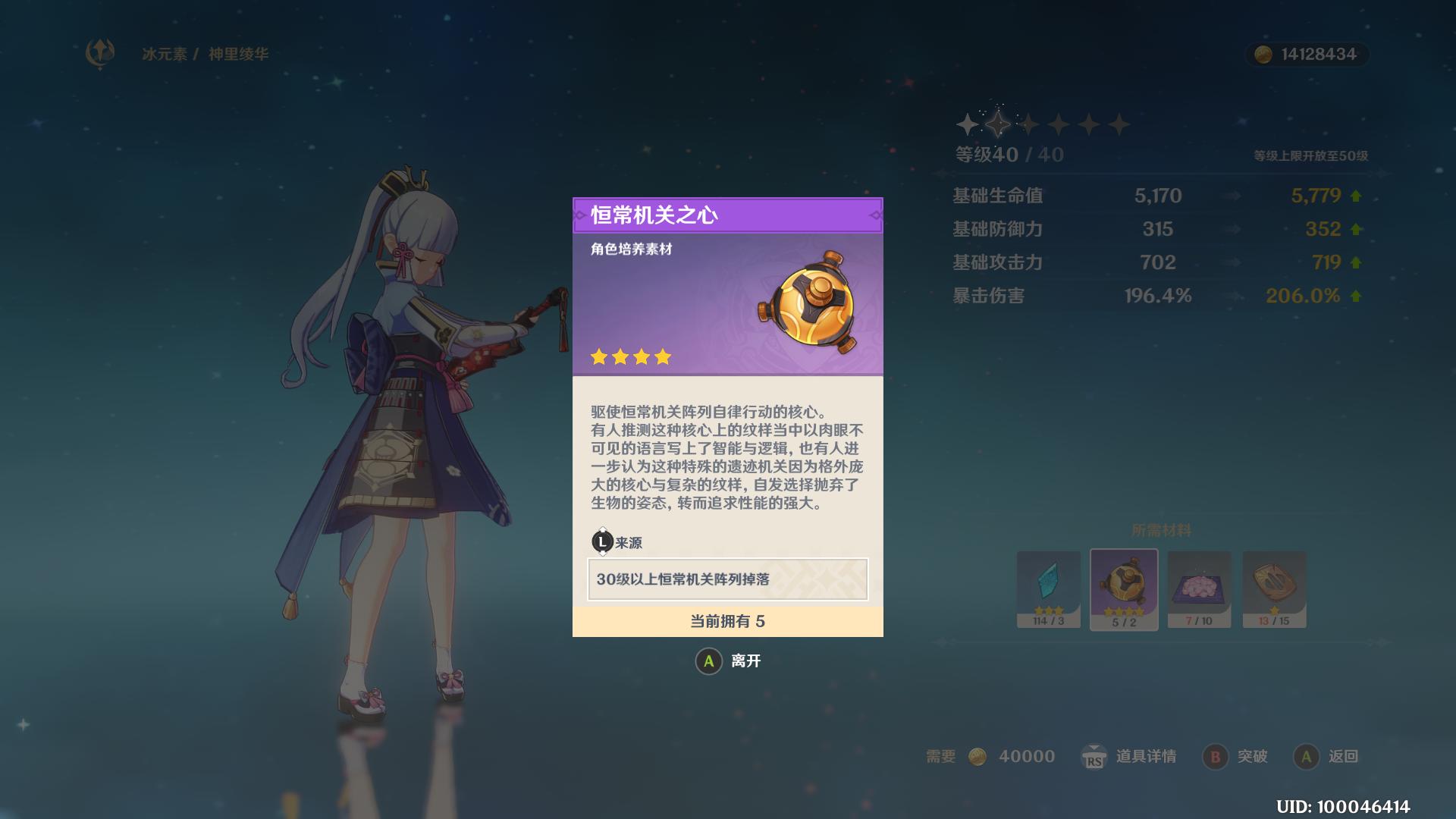Select the 恒常机关之心 material in 所需材料
The image size is (1456, 819).
[1124, 590]
